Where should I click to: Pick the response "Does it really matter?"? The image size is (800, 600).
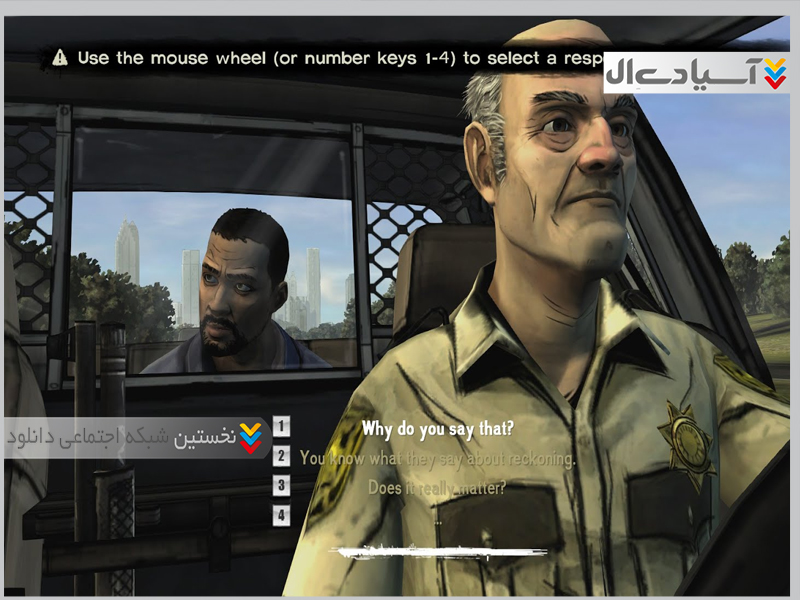point(437,488)
